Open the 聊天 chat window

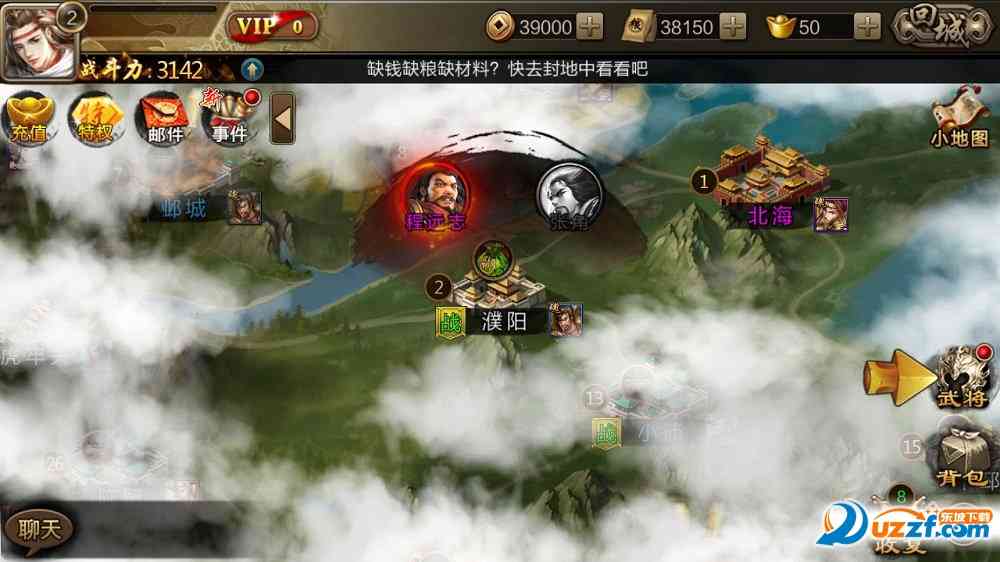[37, 529]
